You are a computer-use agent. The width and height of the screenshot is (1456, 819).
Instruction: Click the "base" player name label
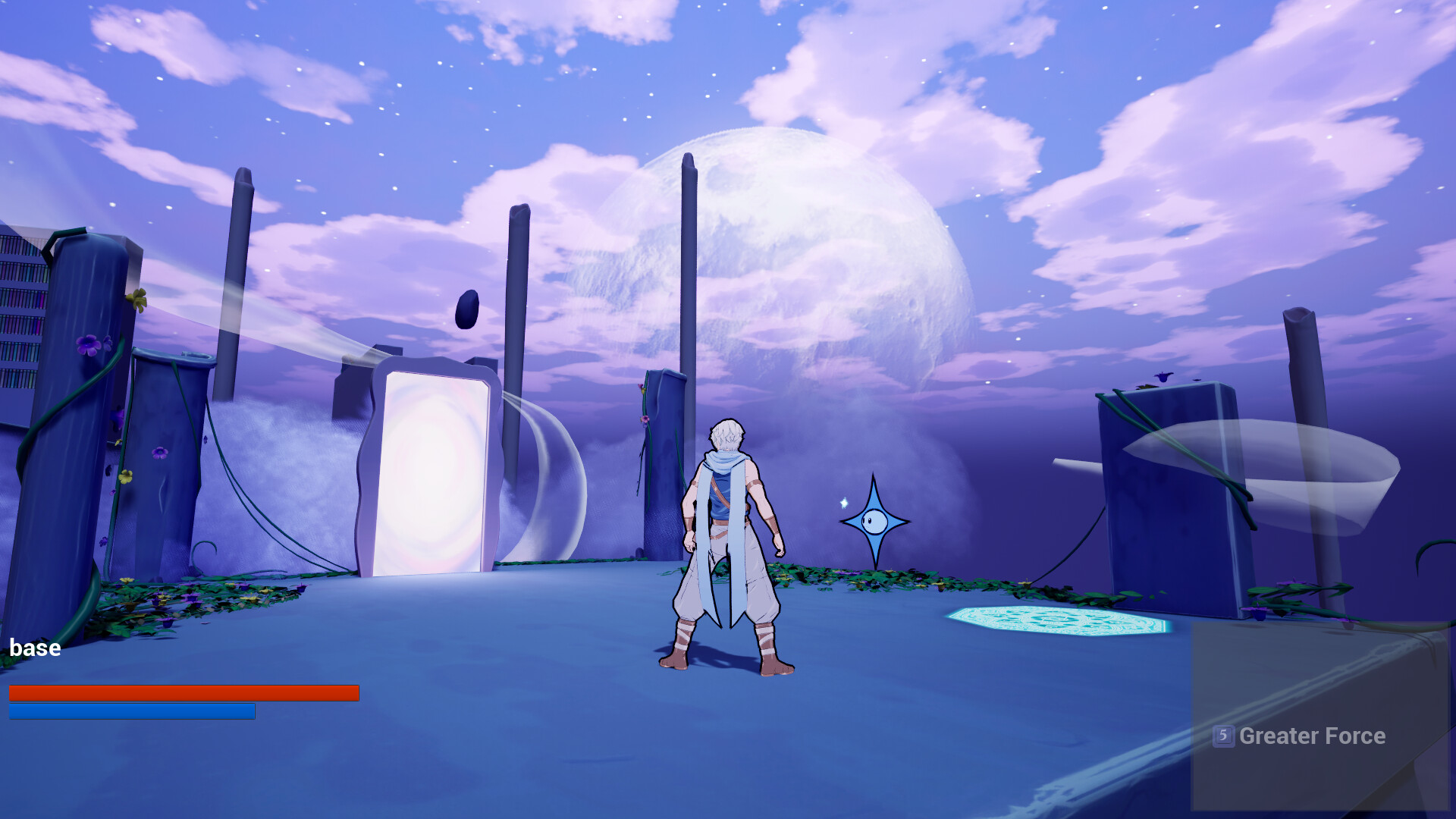34,648
